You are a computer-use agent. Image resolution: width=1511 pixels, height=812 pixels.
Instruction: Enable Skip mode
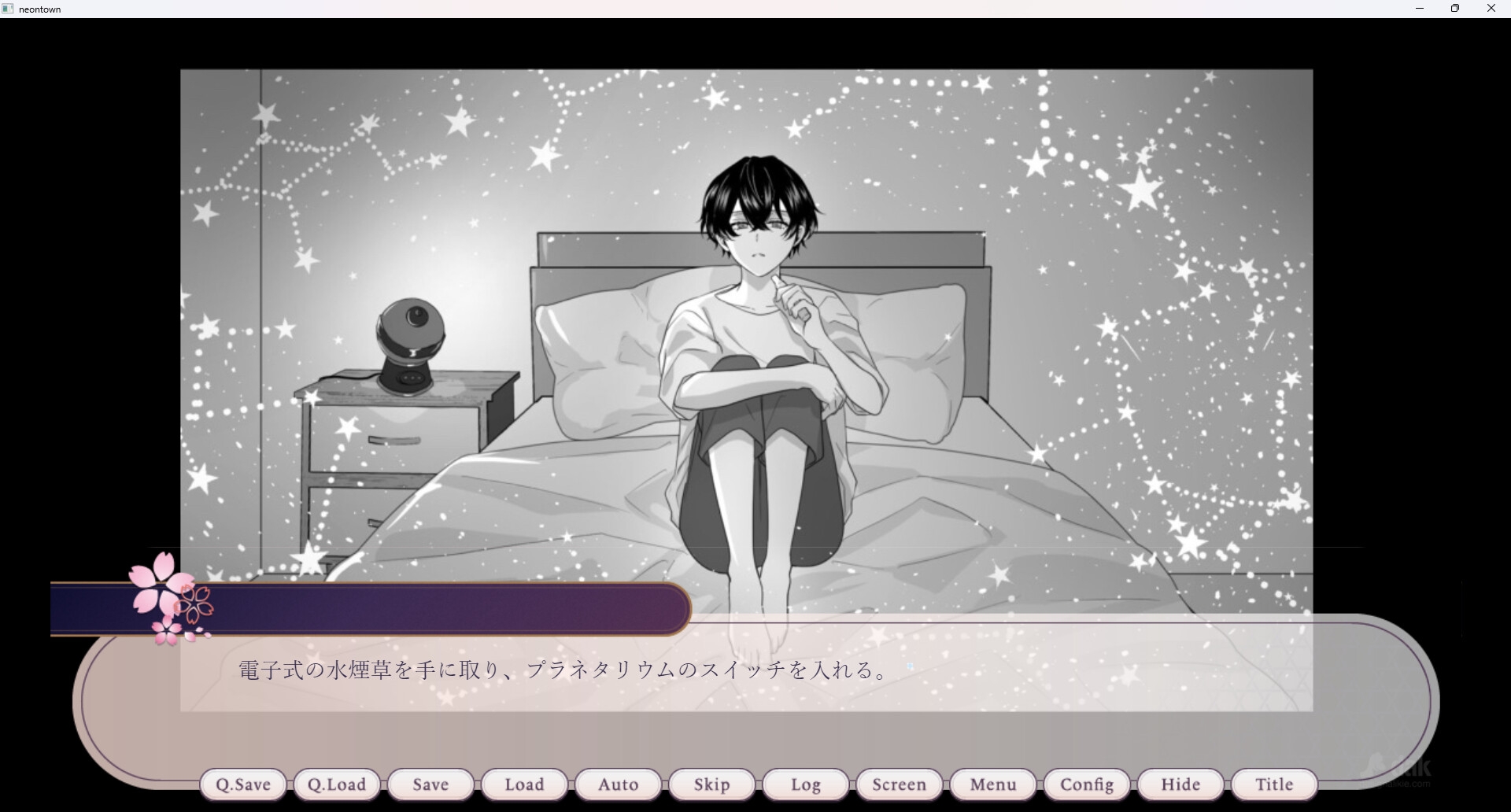click(711, 784)
